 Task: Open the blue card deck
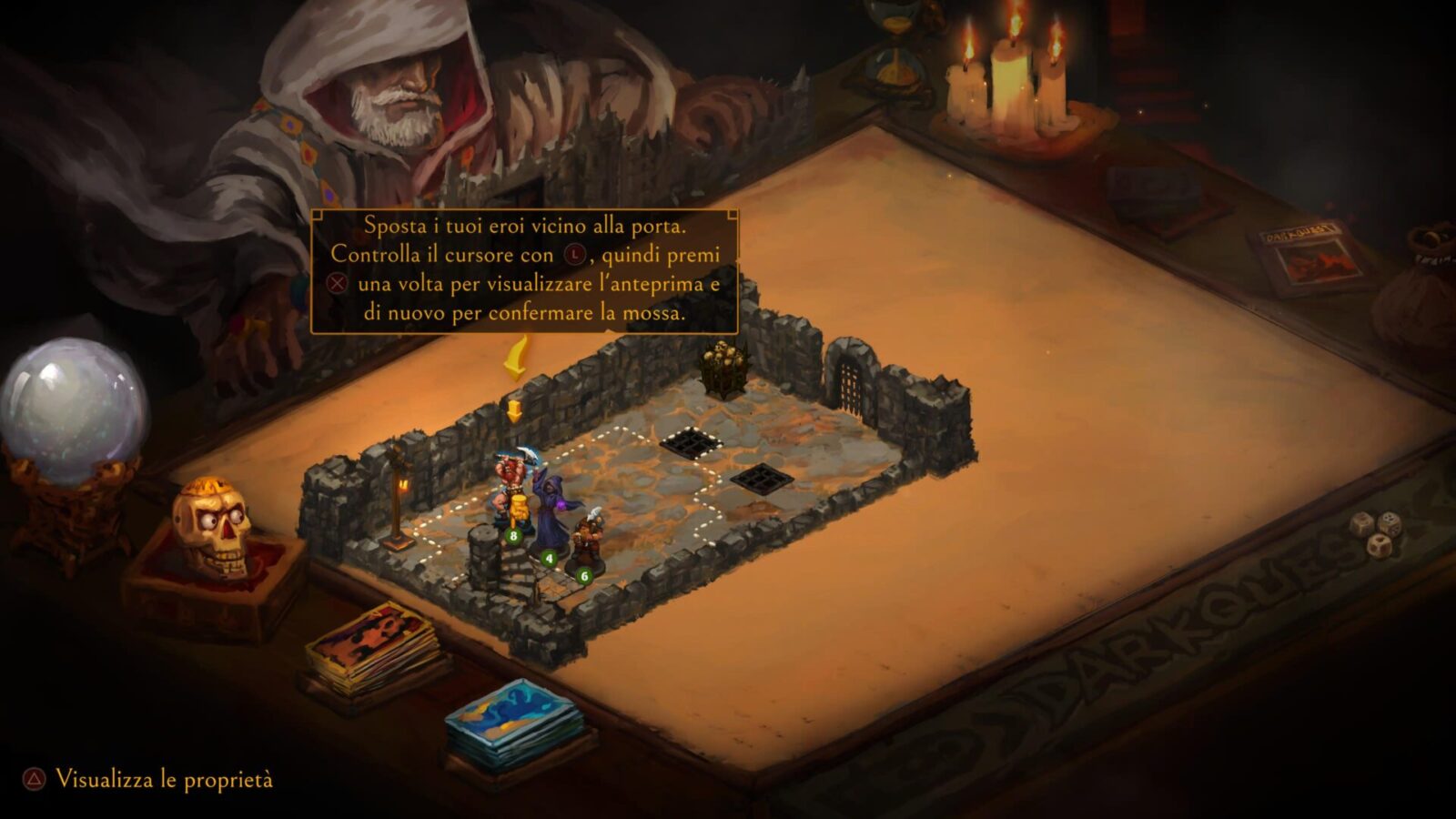click(513, 721)
